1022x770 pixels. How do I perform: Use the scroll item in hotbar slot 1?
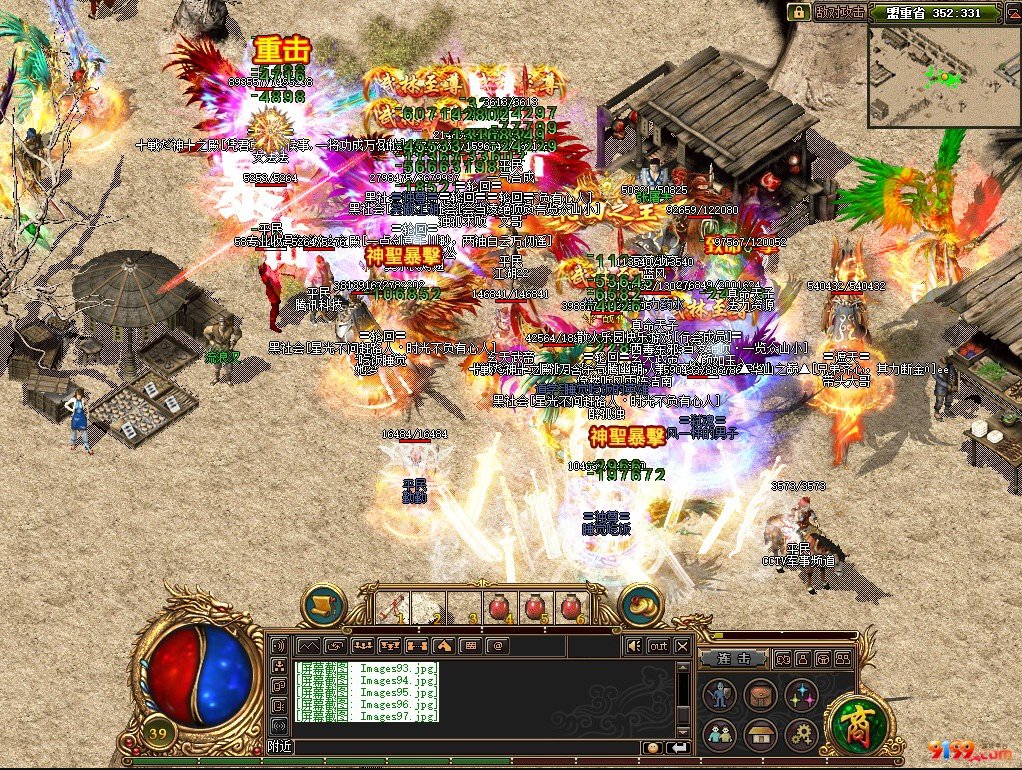tap(392, 606)
